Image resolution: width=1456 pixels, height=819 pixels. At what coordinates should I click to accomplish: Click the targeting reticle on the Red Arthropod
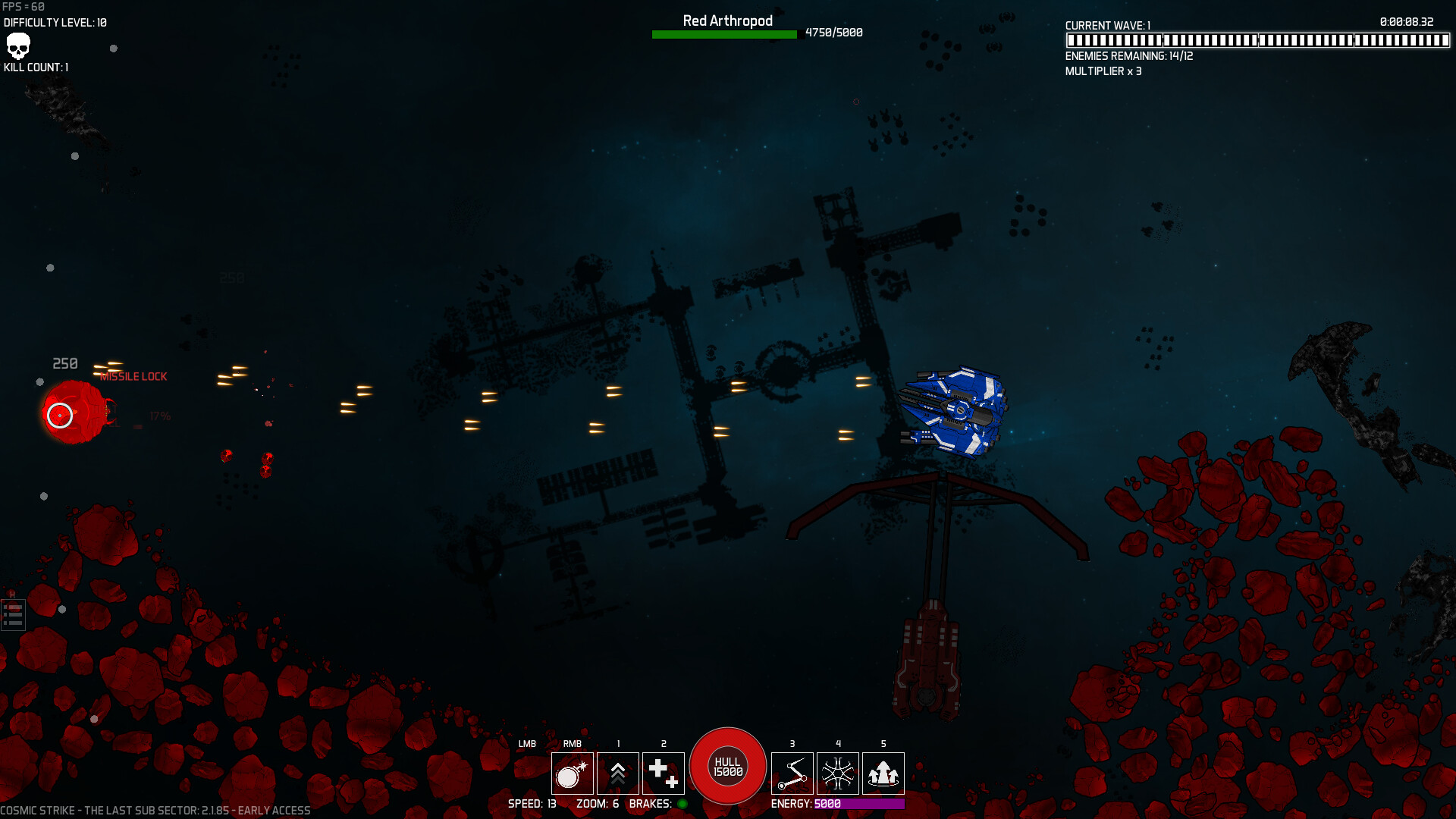click(59, 416)
